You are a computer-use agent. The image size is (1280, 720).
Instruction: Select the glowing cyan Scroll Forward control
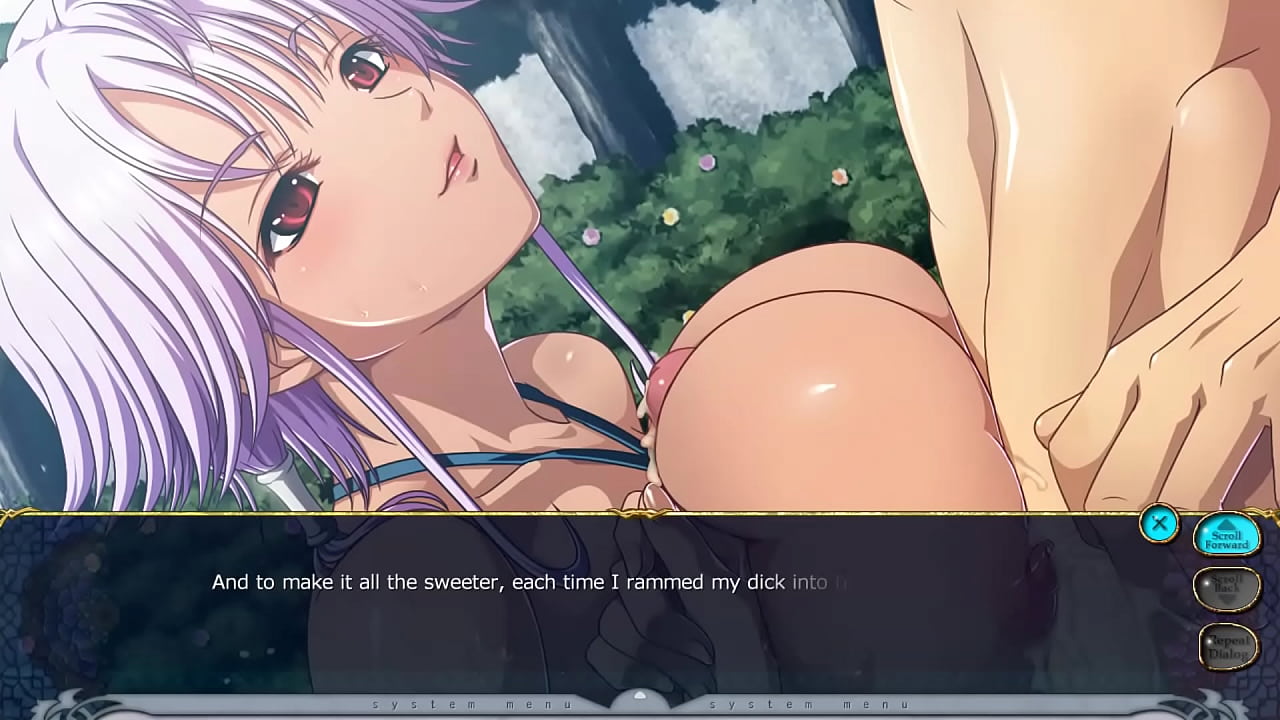[x=1228, y=536]
